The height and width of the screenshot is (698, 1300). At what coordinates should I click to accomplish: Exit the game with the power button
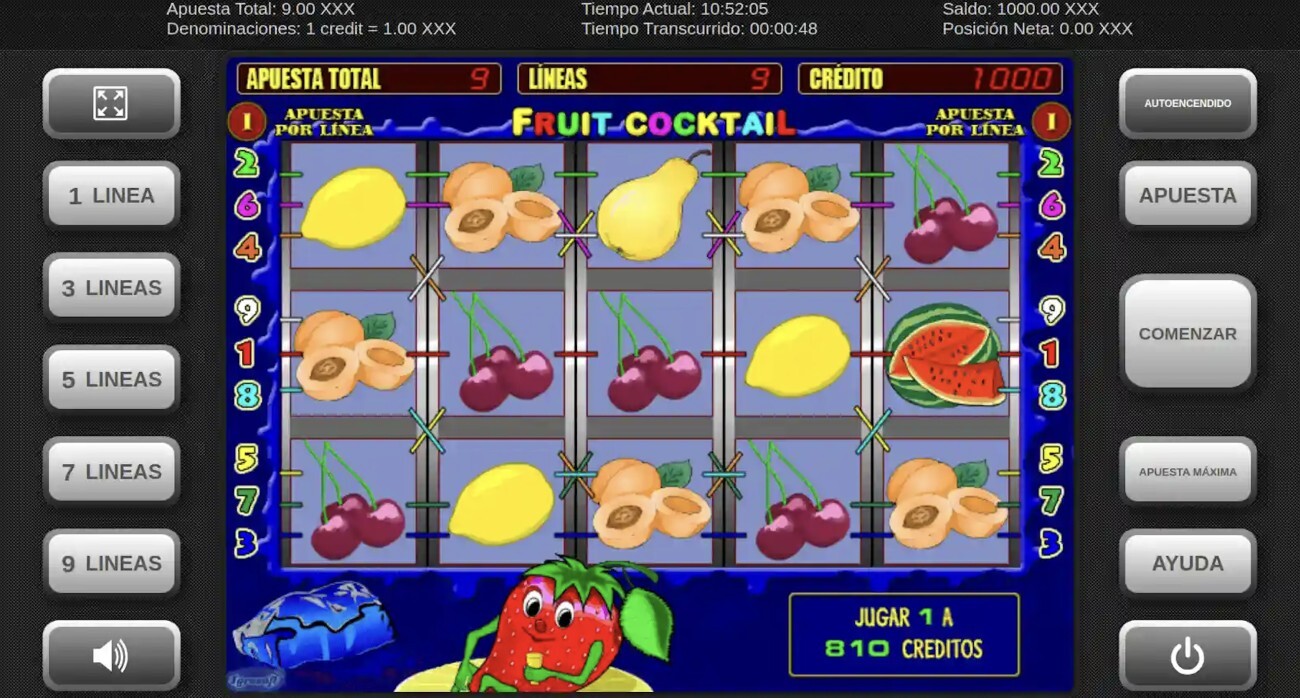1187,656
